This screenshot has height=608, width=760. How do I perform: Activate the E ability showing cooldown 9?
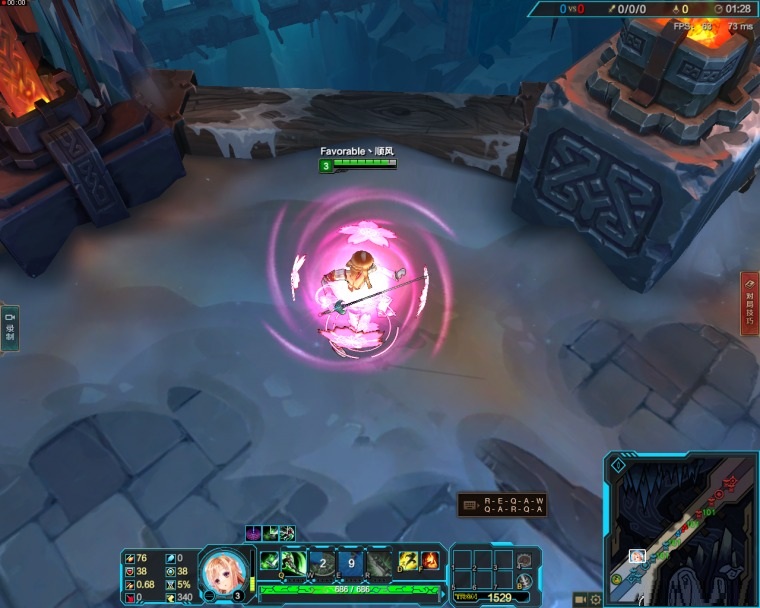[x=350, y=563]
